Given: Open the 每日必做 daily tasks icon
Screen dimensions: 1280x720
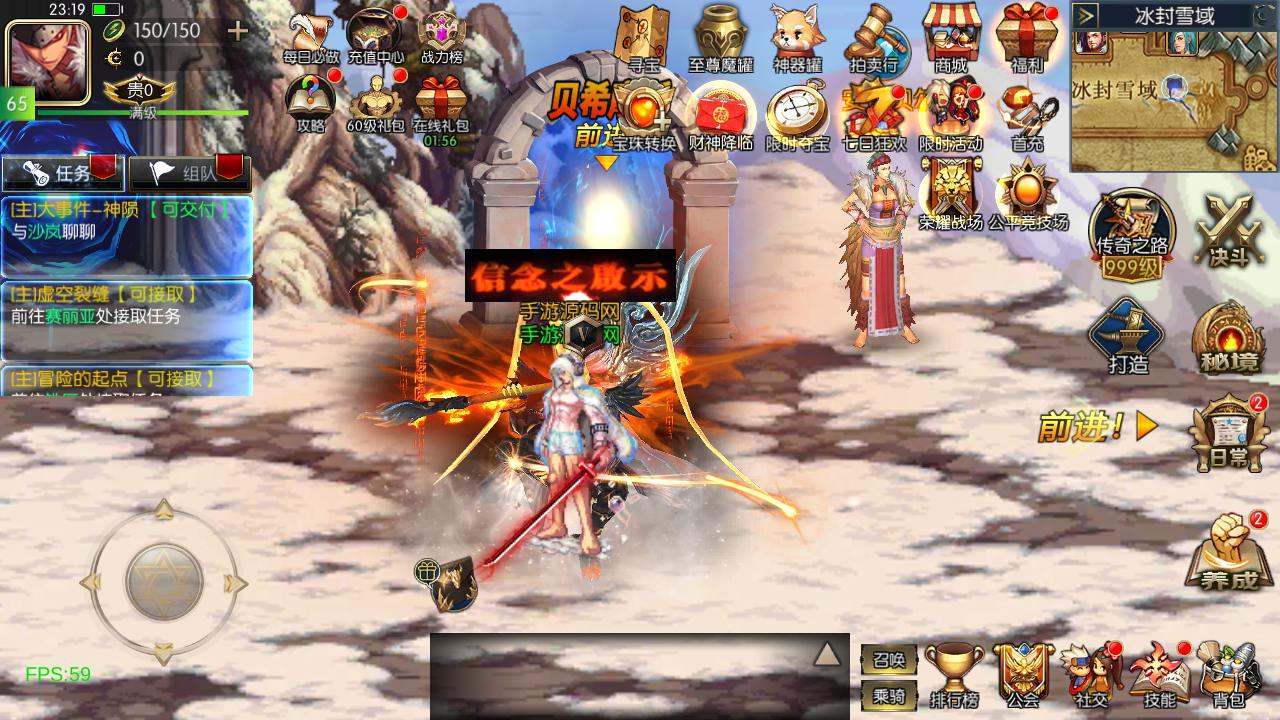Looking at the screenshot, I should click(x=310, y=38).
